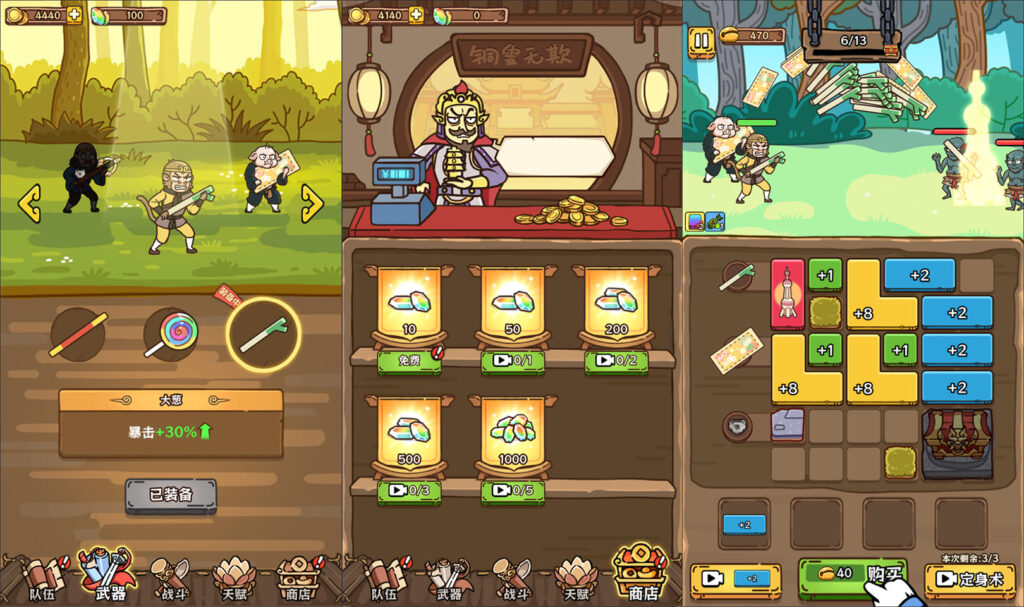Viewport: 1024px width, 607px height.
Task: Watch video for the 50-gem pack
Action: point(513,360)
